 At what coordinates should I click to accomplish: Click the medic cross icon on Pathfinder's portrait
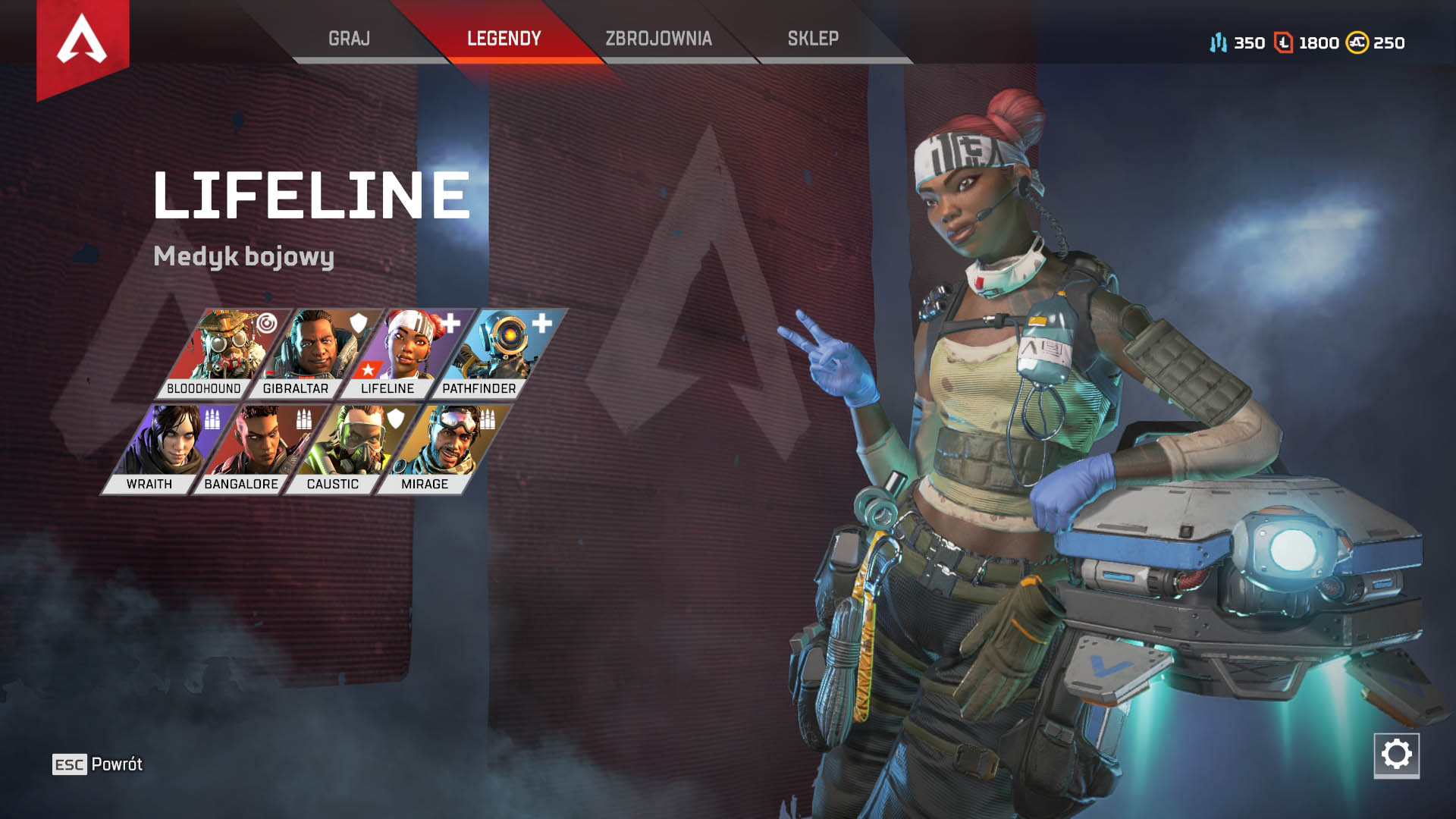(541, 322)
